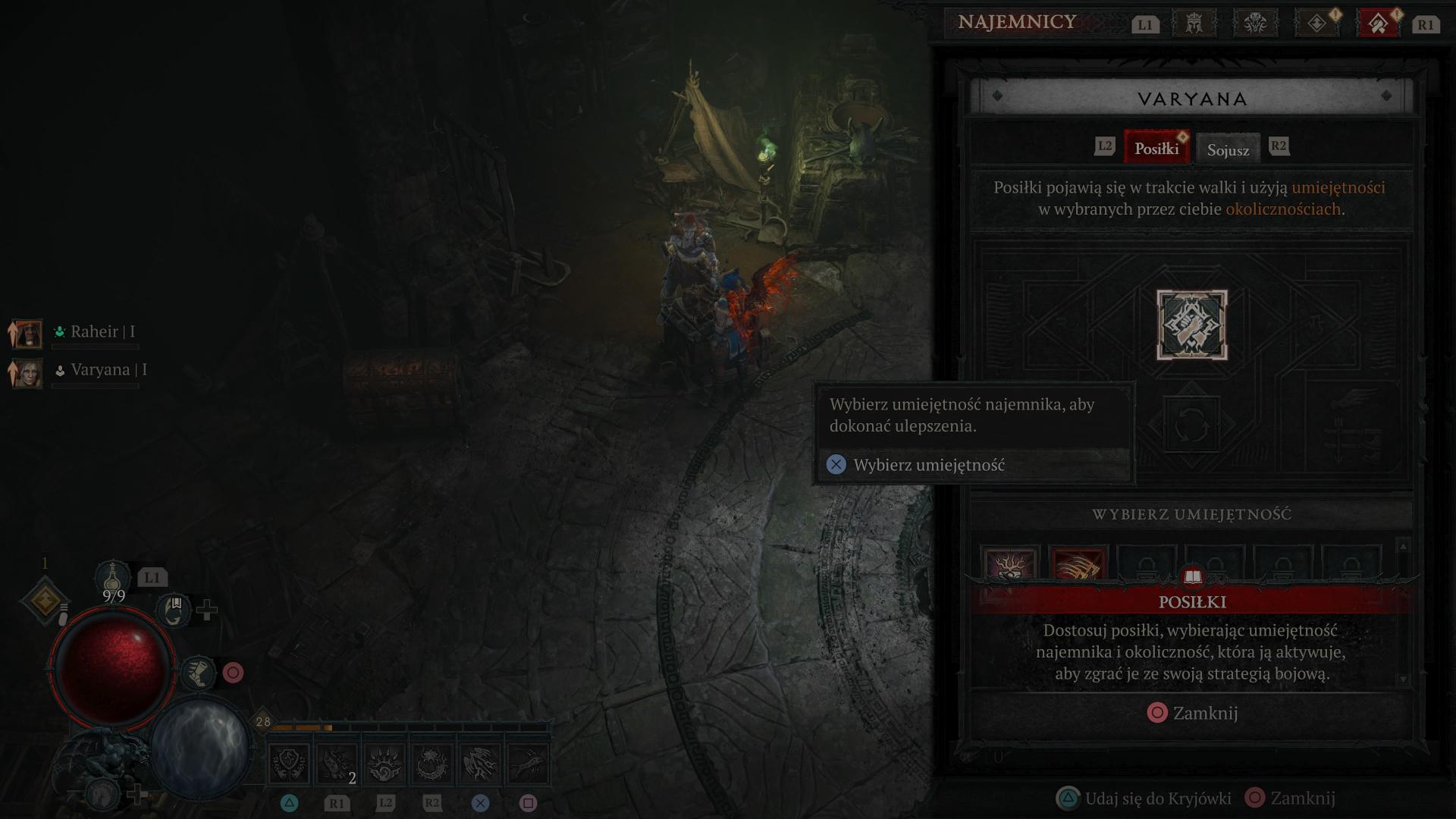Activate the winged boot evade icon
The image size is (1456, 819).
click(199, 673)
